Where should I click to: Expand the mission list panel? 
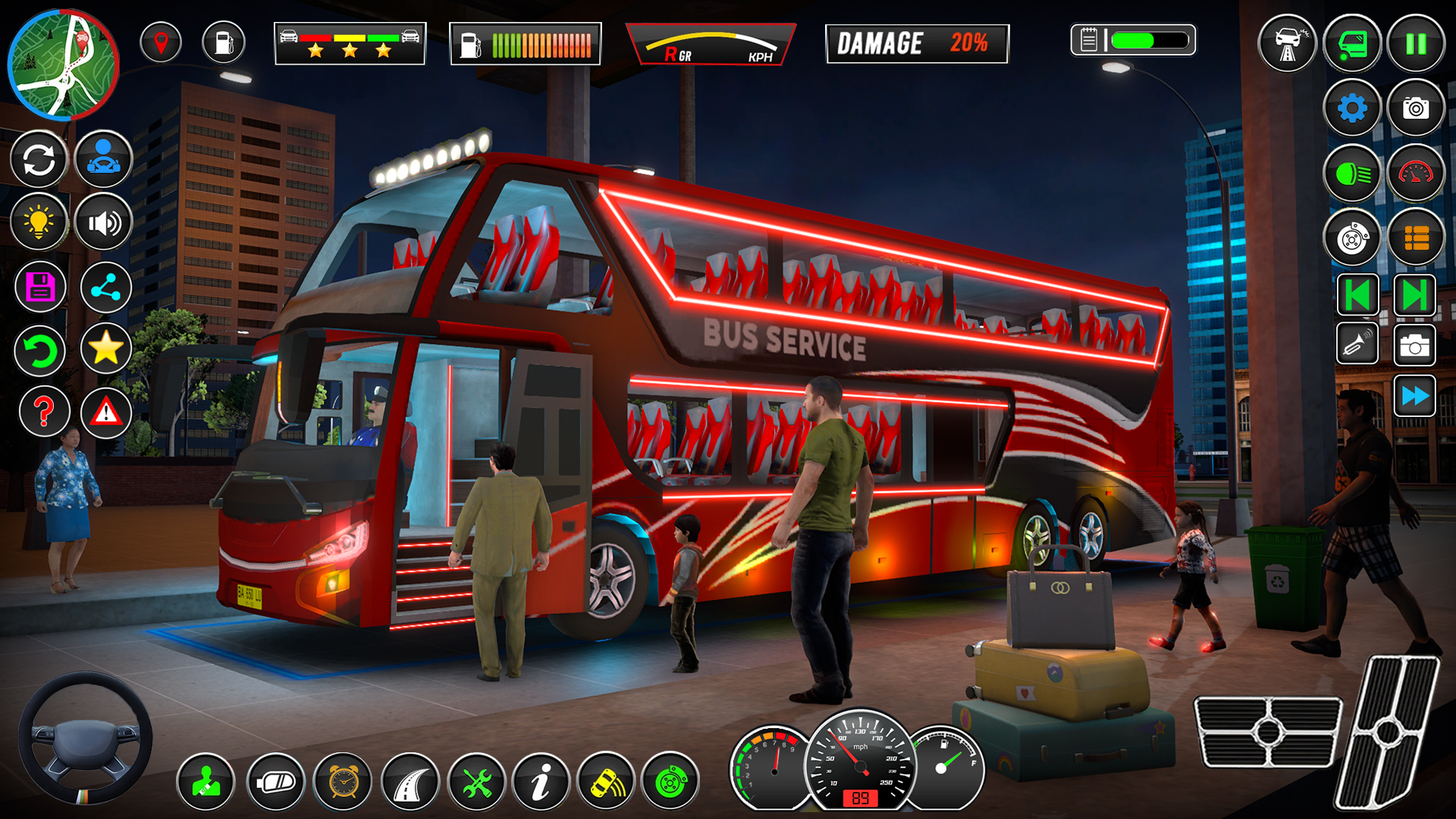(1415, 236)
